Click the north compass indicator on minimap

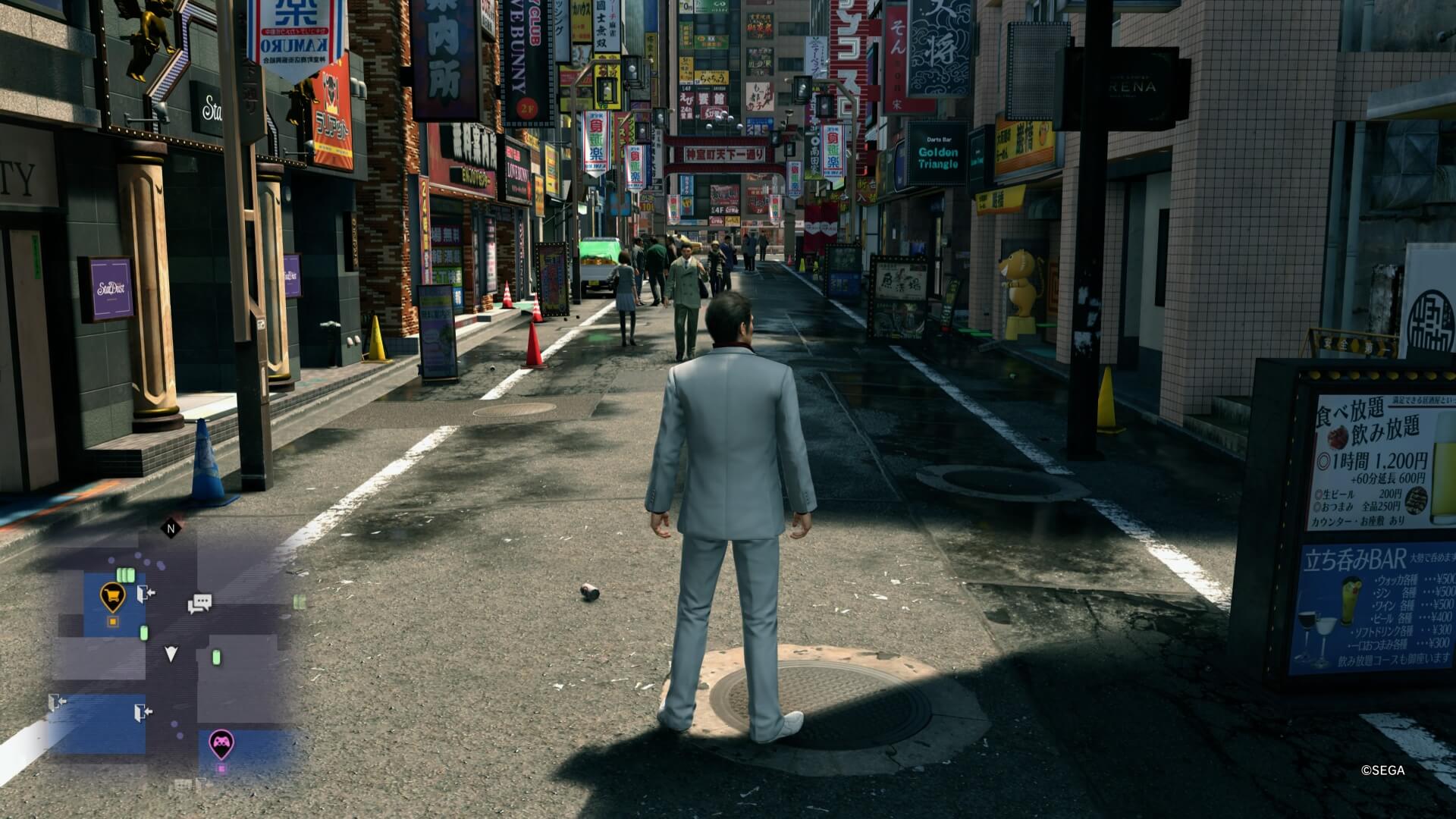pyautogui.click(x=171, y=529)
